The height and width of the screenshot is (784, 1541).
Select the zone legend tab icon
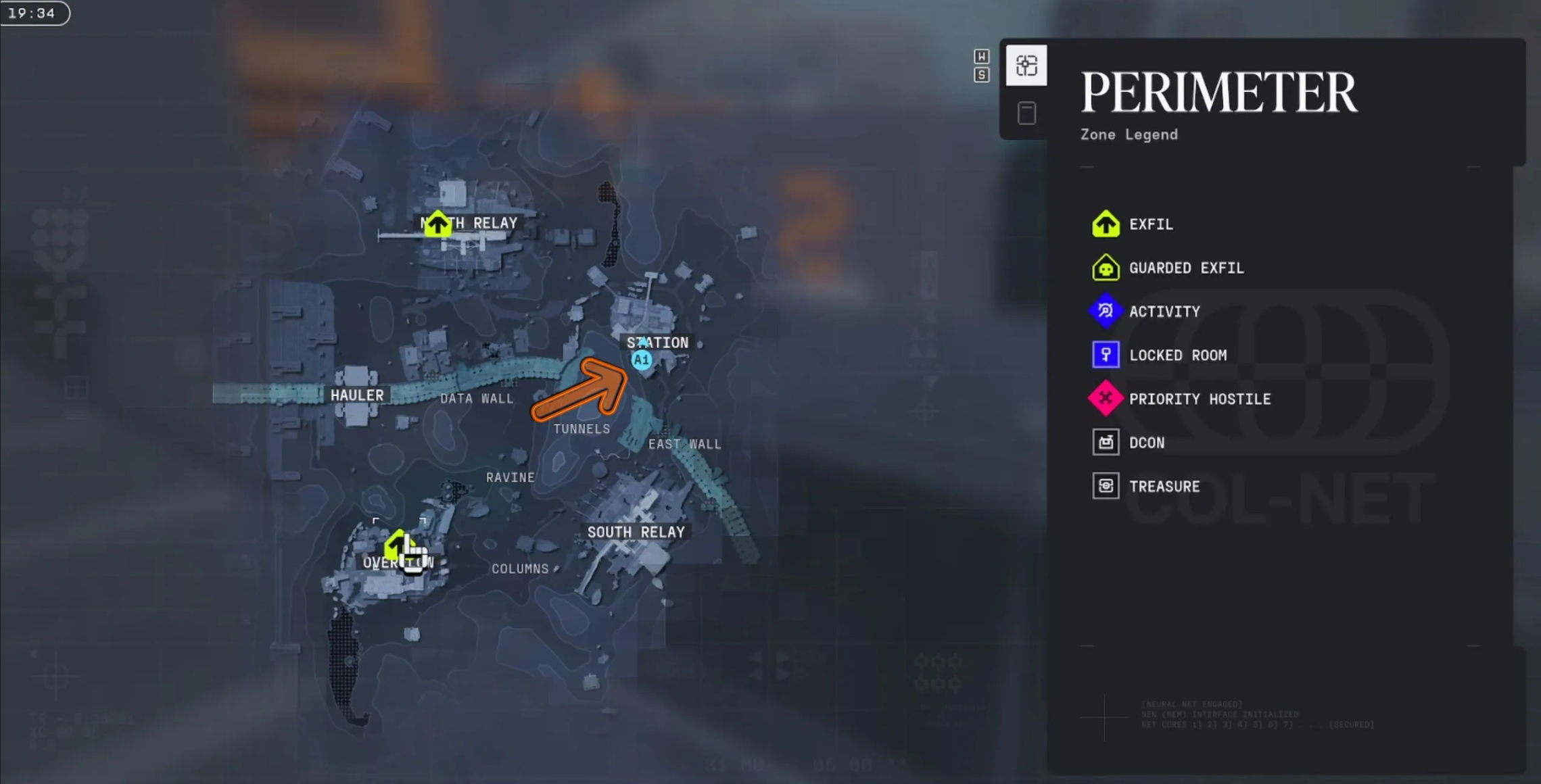pyautogui.click(x=1026, y=66)
